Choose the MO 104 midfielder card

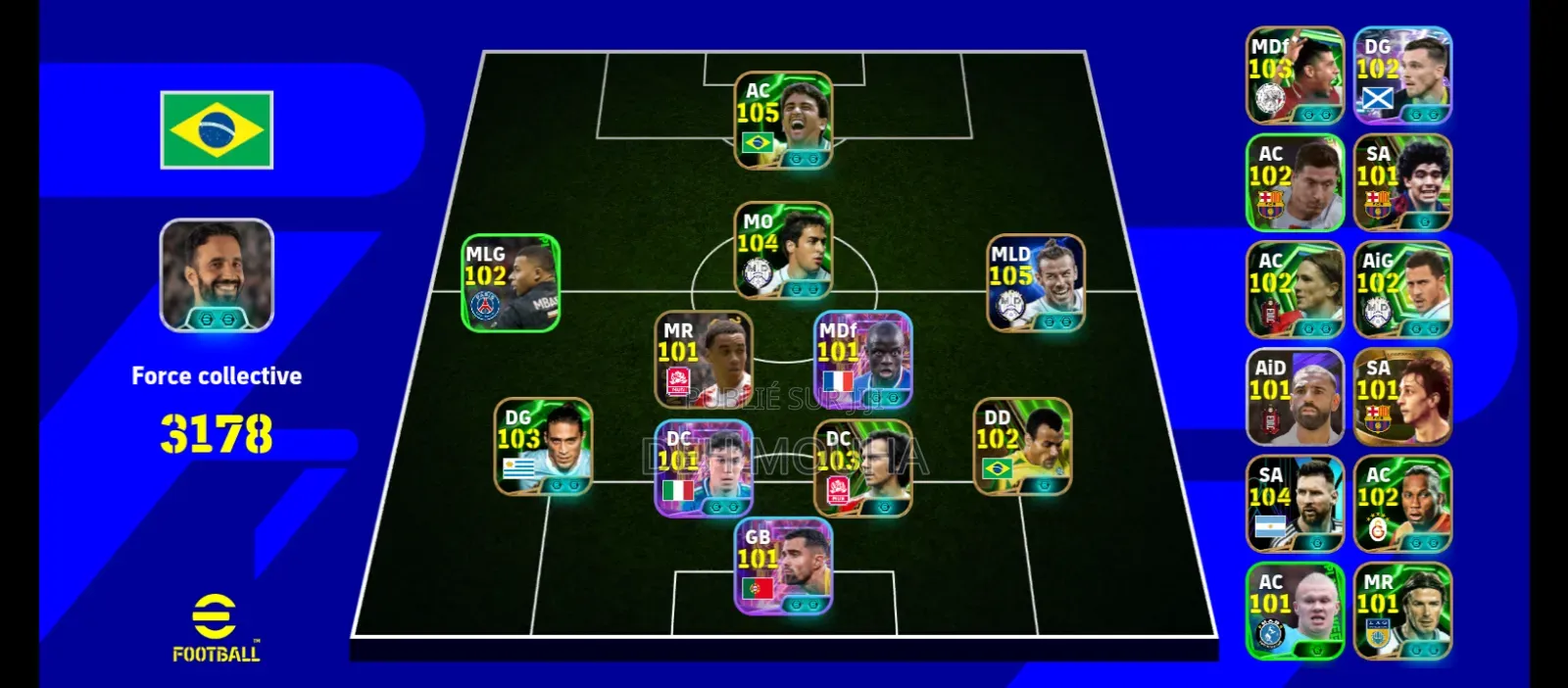pyautogui.click(x=783, y=250)
